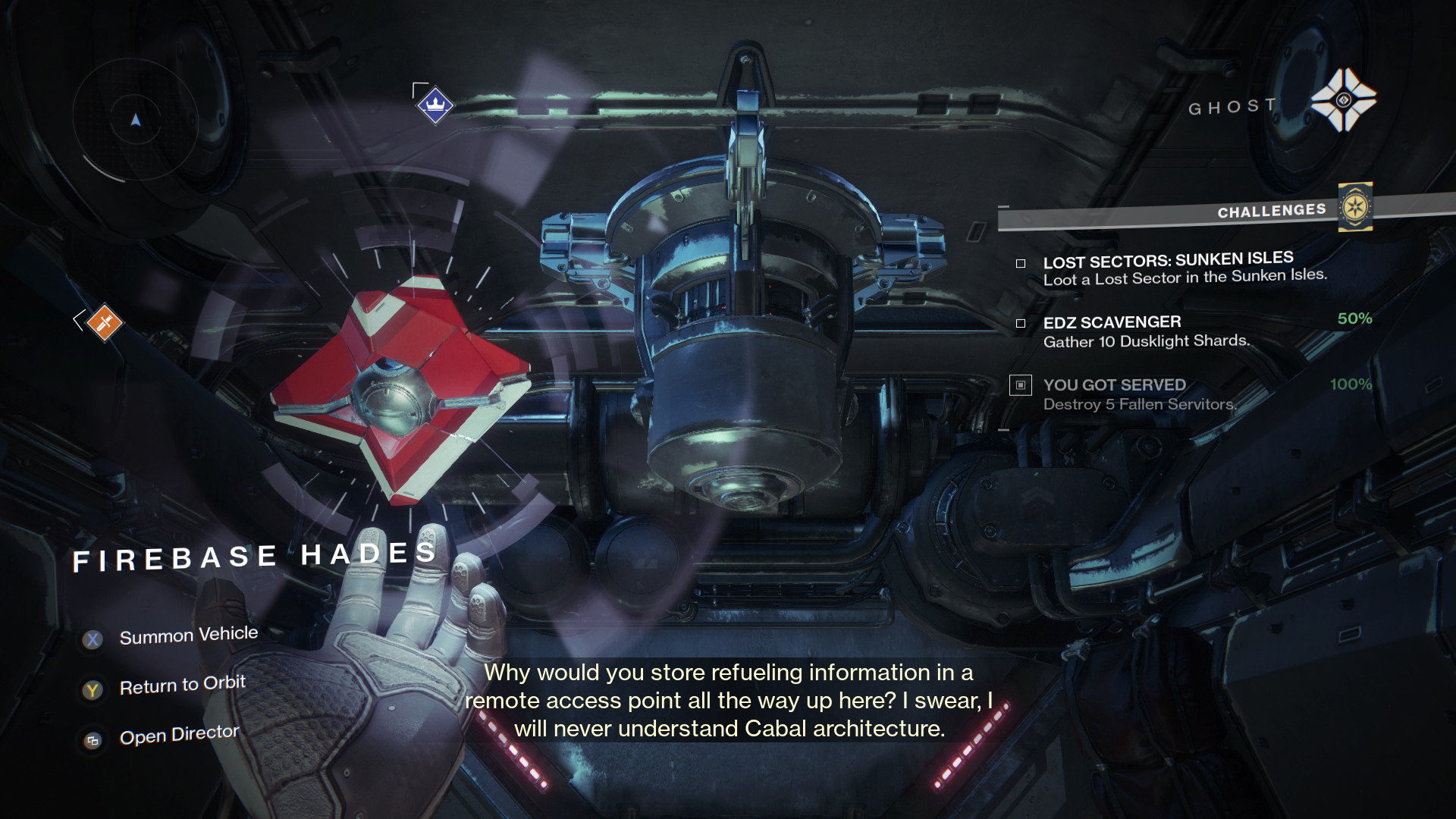
Task: Select the Summon Vehicle option
Action: coord(188,635)
